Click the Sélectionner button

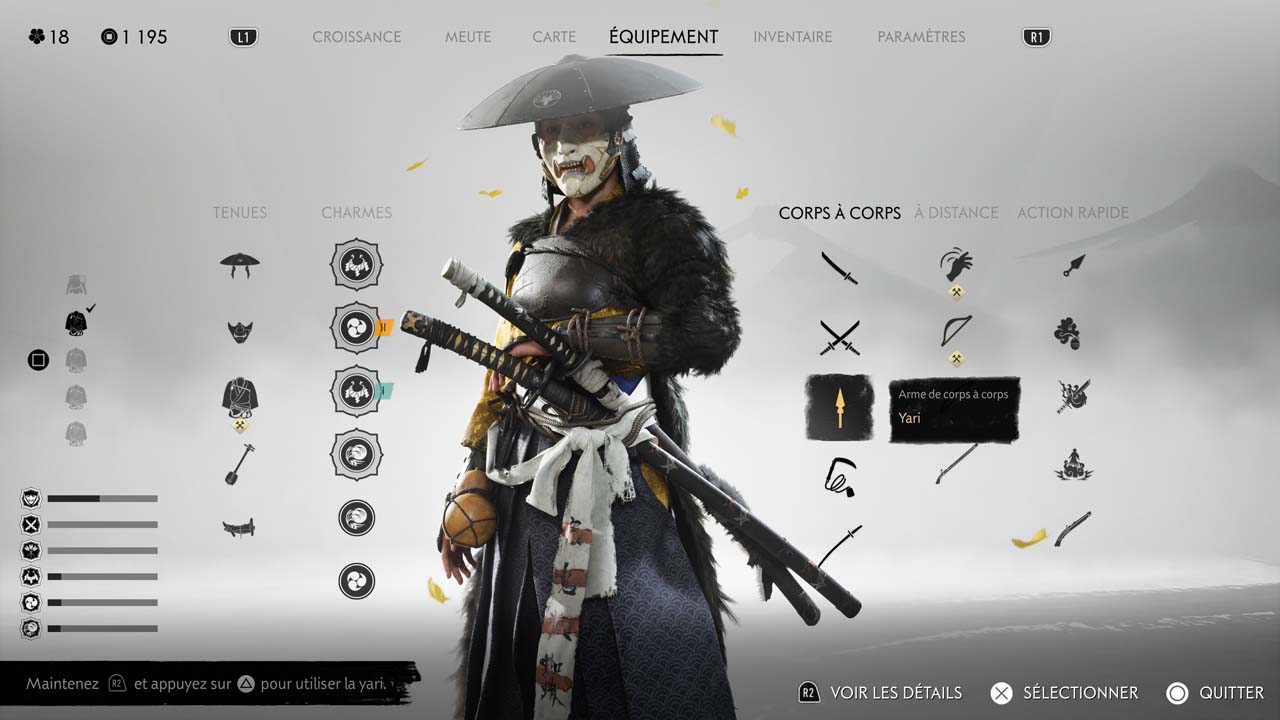click(x=1064, y=693)
